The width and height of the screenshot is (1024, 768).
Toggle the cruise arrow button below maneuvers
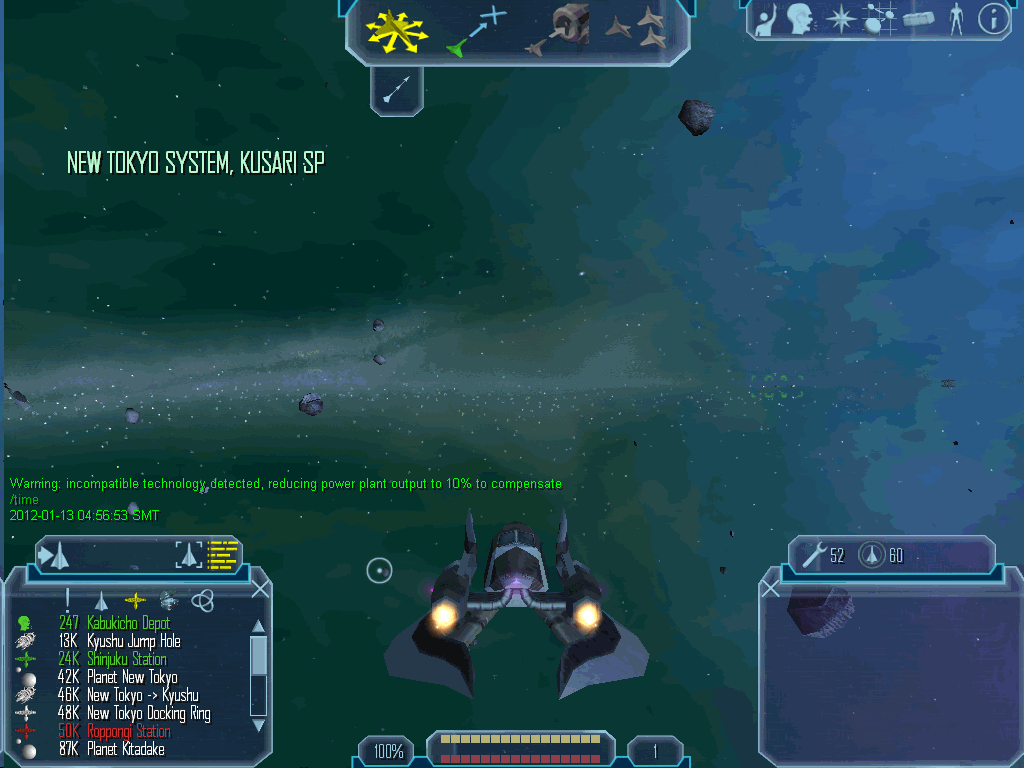click(397, 92)
